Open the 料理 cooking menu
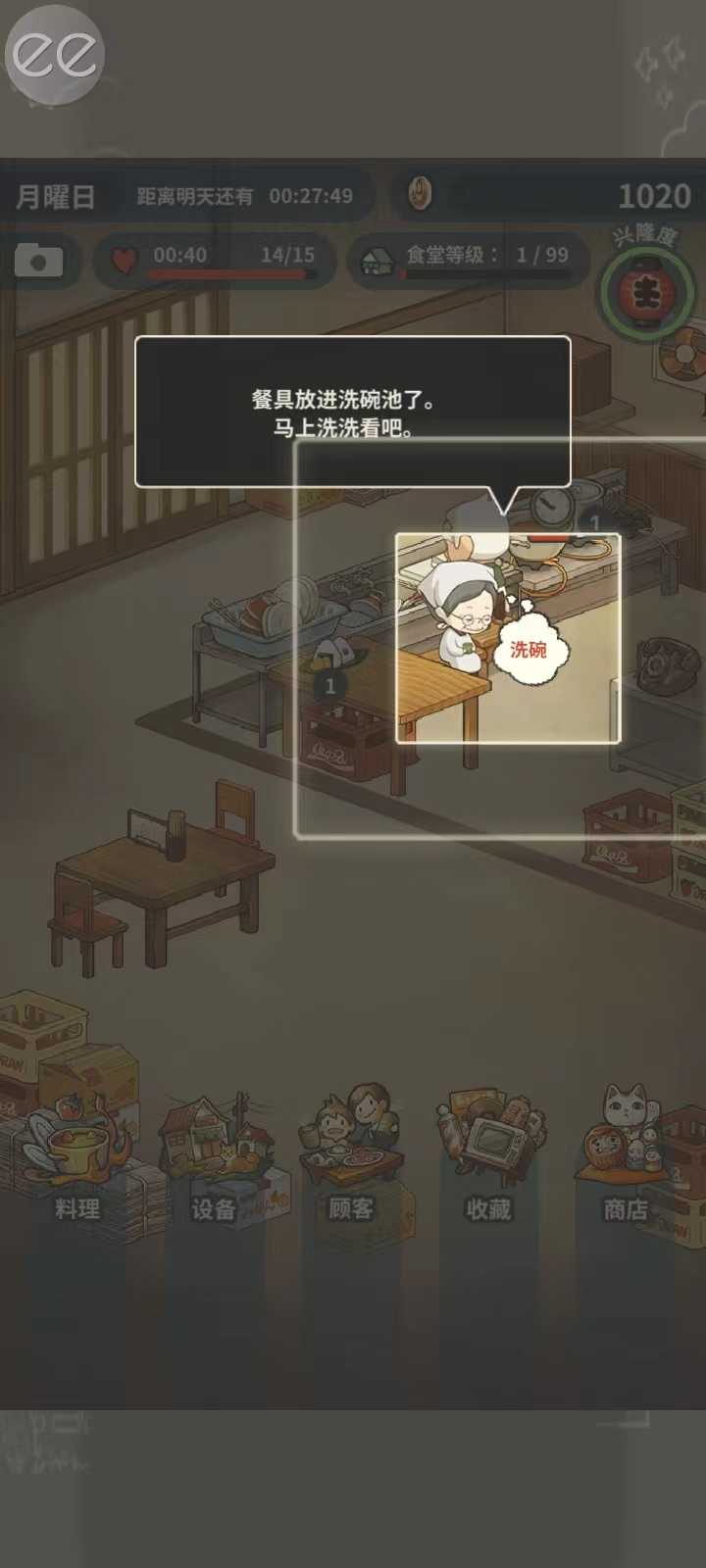The image size is (706, 1568). [x=76, y=1156]
